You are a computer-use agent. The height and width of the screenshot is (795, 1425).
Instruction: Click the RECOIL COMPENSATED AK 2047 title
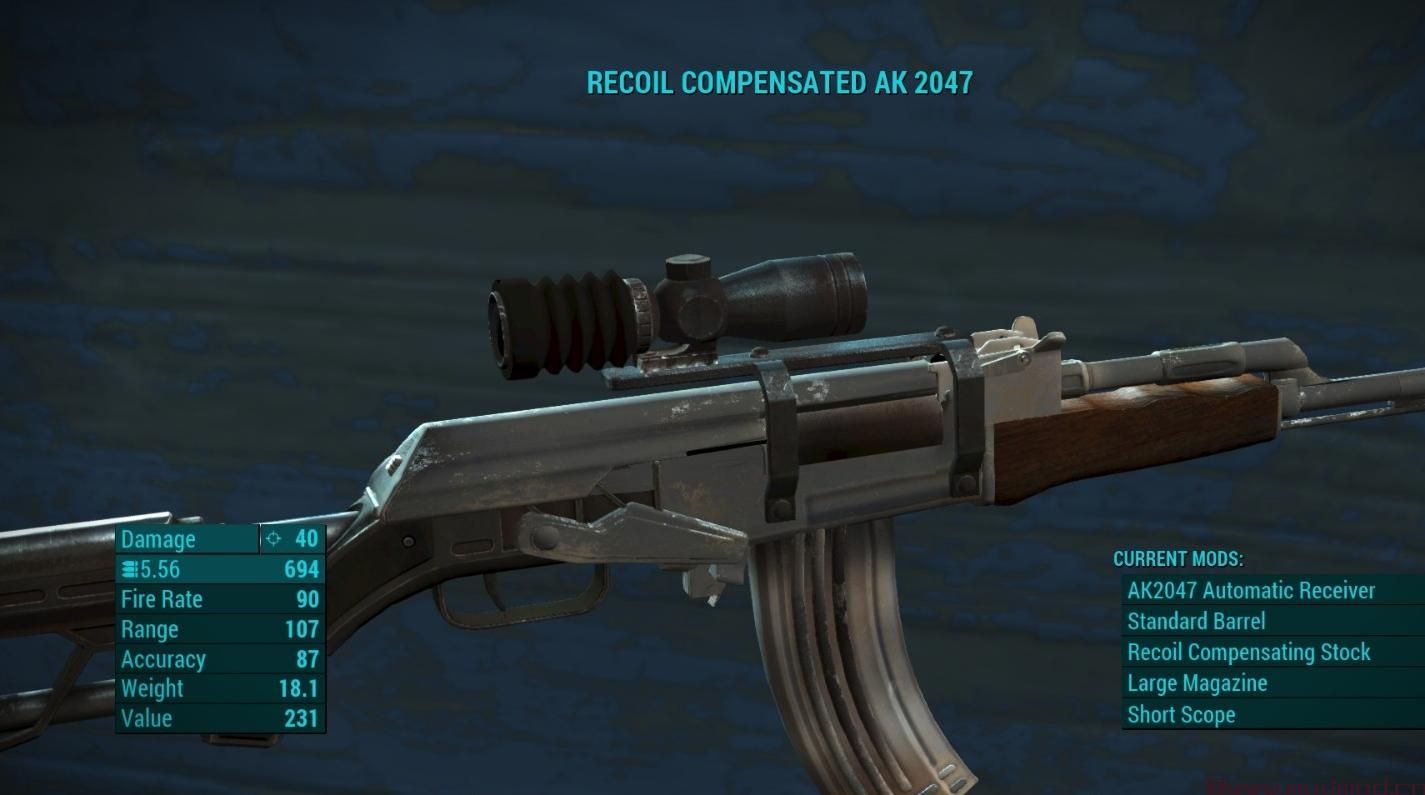[778, 83]
